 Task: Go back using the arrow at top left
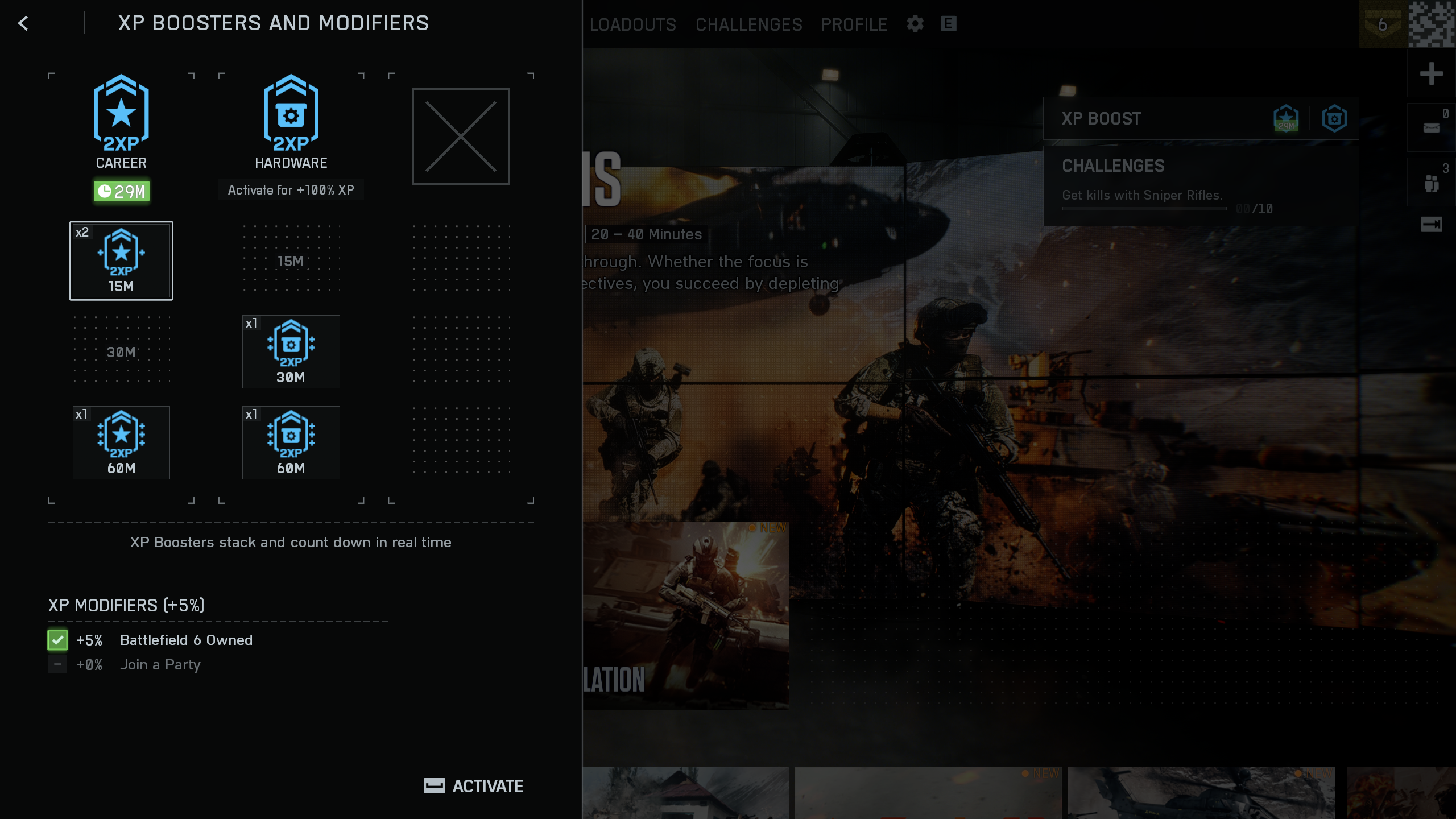(23, 24)
